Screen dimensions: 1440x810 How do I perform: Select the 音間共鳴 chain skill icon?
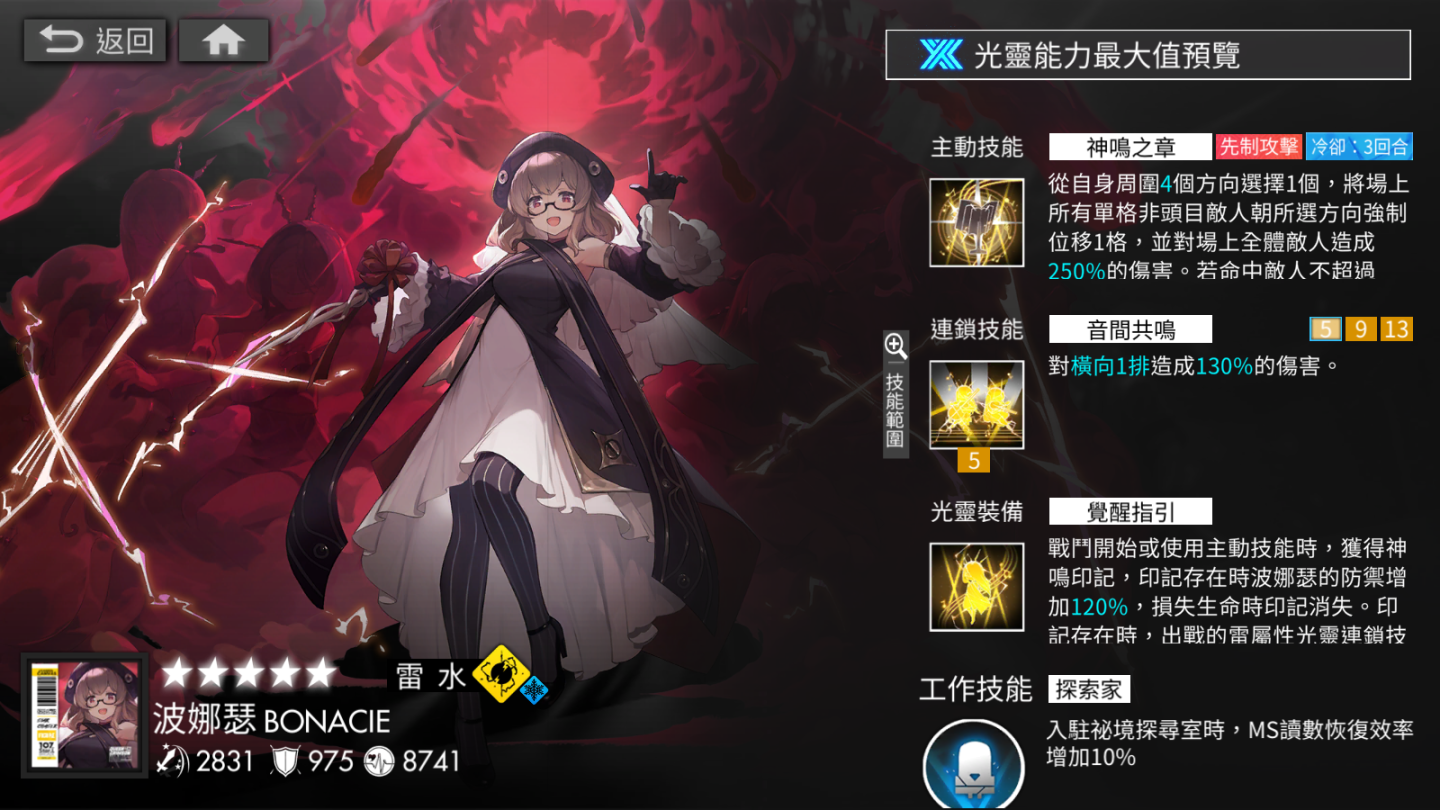point(976,405)
